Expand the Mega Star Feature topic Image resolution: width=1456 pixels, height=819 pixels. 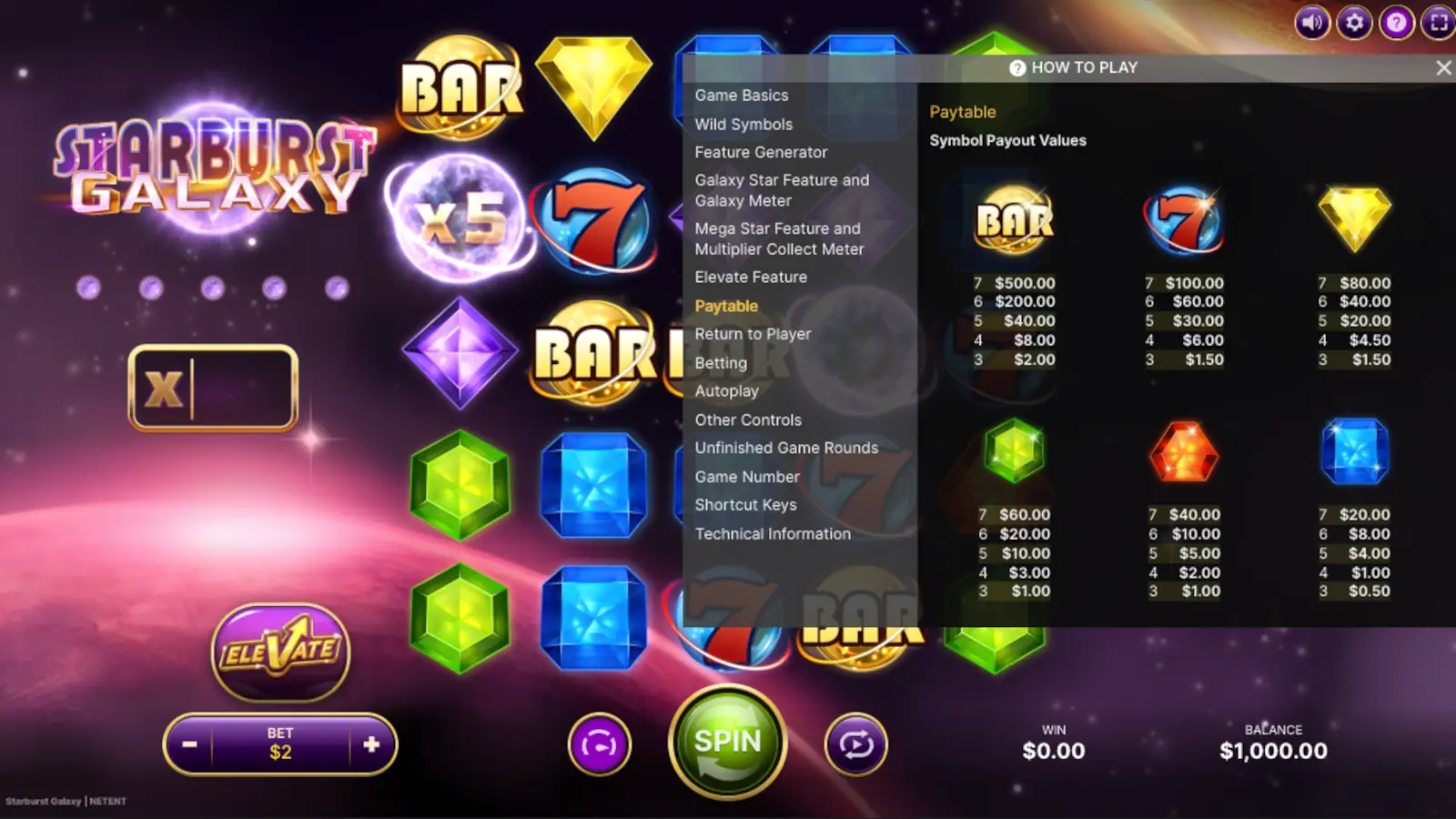coord(778,238)
